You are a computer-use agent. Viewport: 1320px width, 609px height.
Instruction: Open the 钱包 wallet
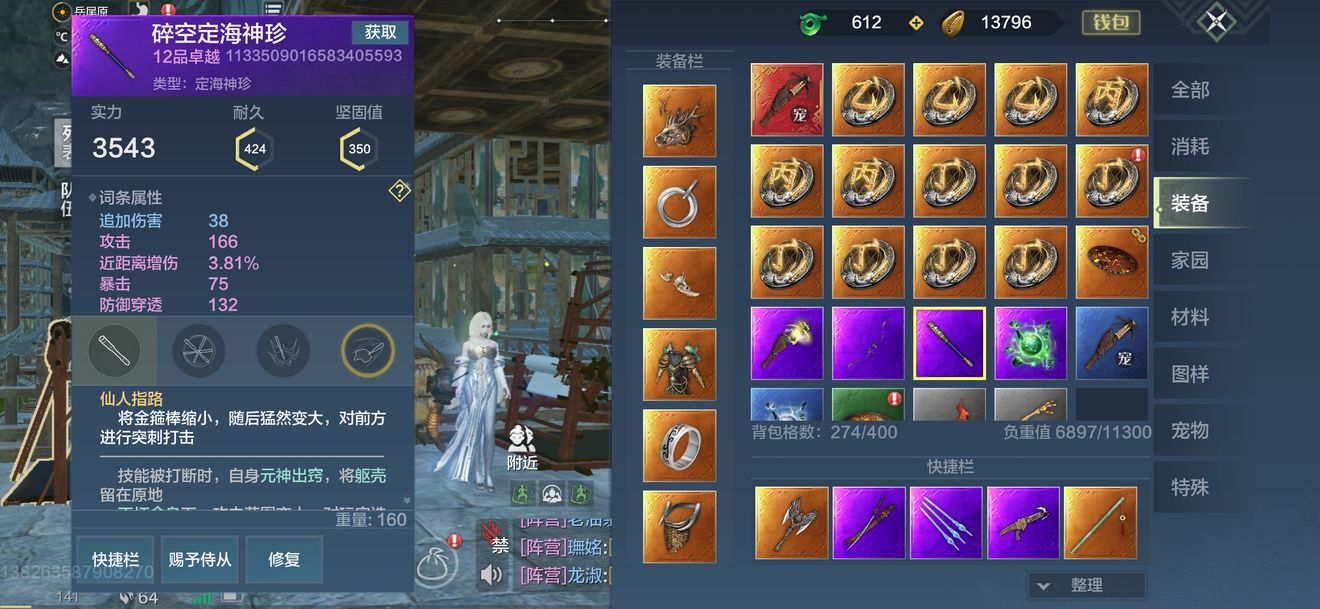tap(1110, 22)
